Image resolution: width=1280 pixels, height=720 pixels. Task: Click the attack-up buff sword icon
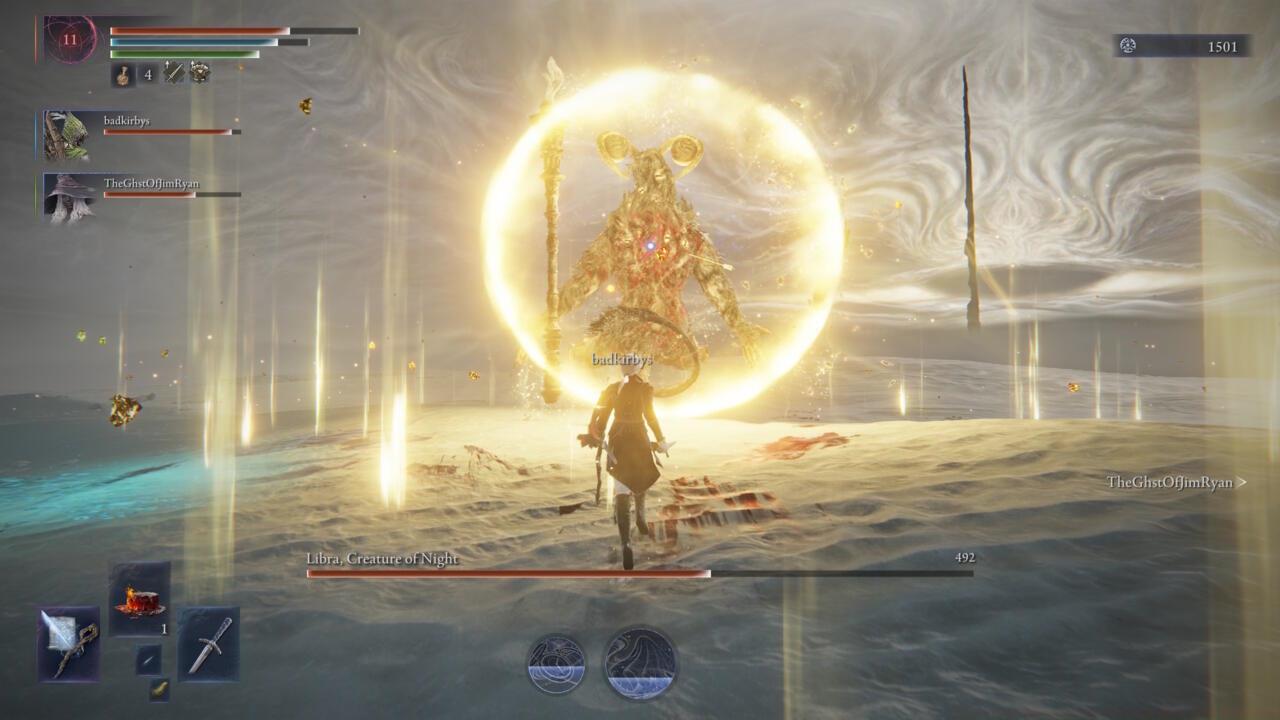pos(172,73)
